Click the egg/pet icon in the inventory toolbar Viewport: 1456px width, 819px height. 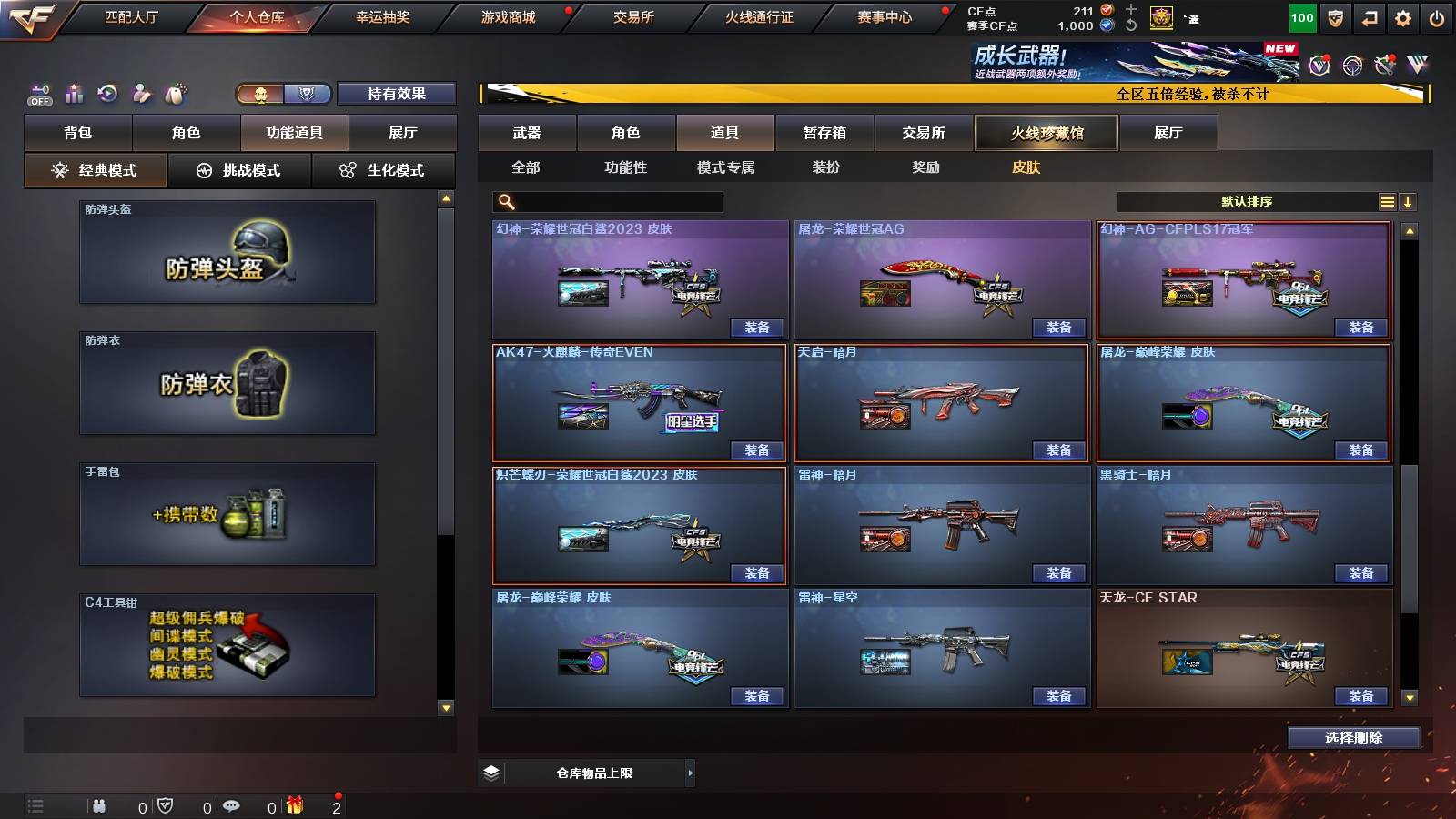pos(175,91)
